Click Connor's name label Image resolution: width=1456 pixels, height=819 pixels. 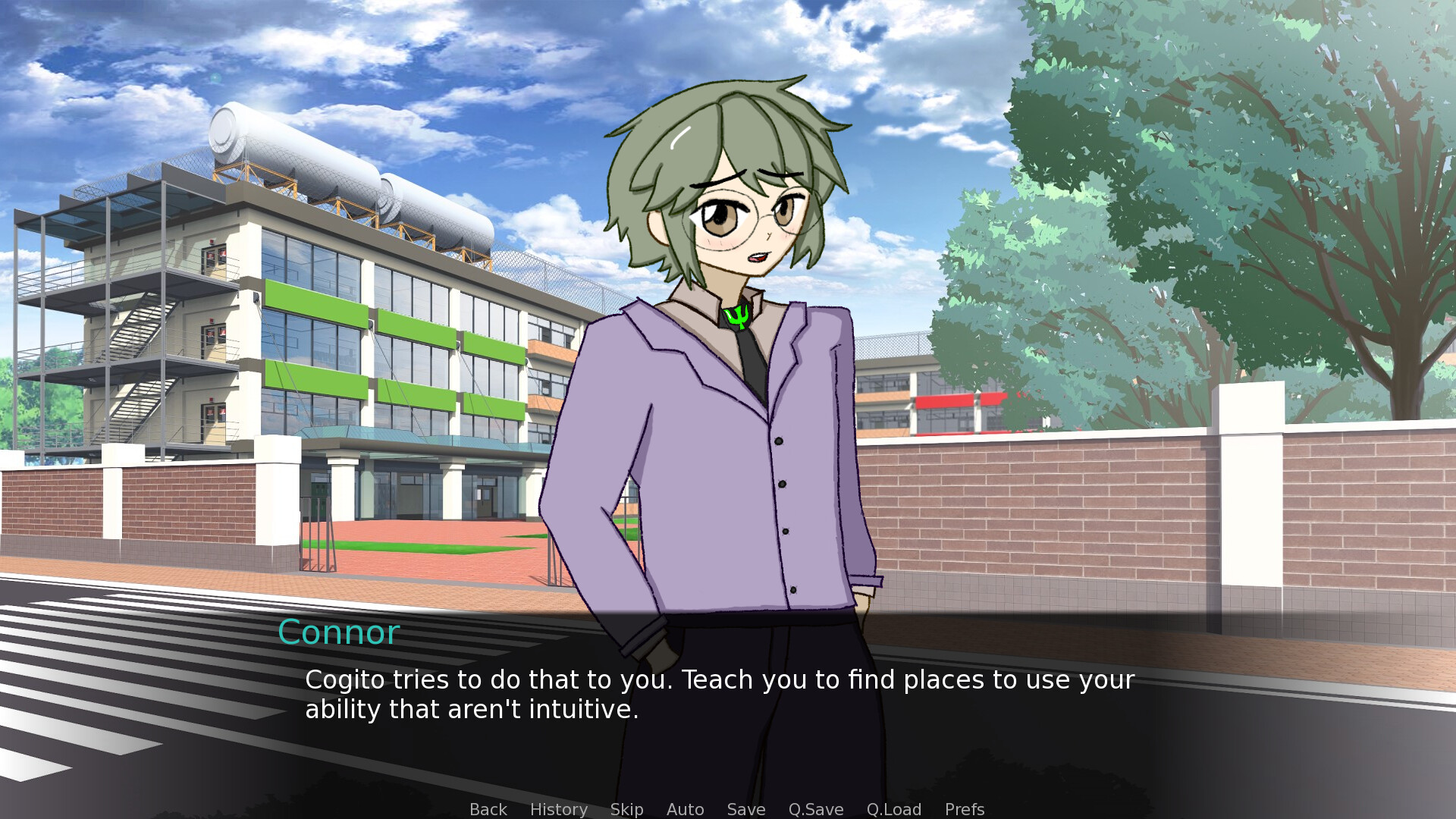(338, 632)
